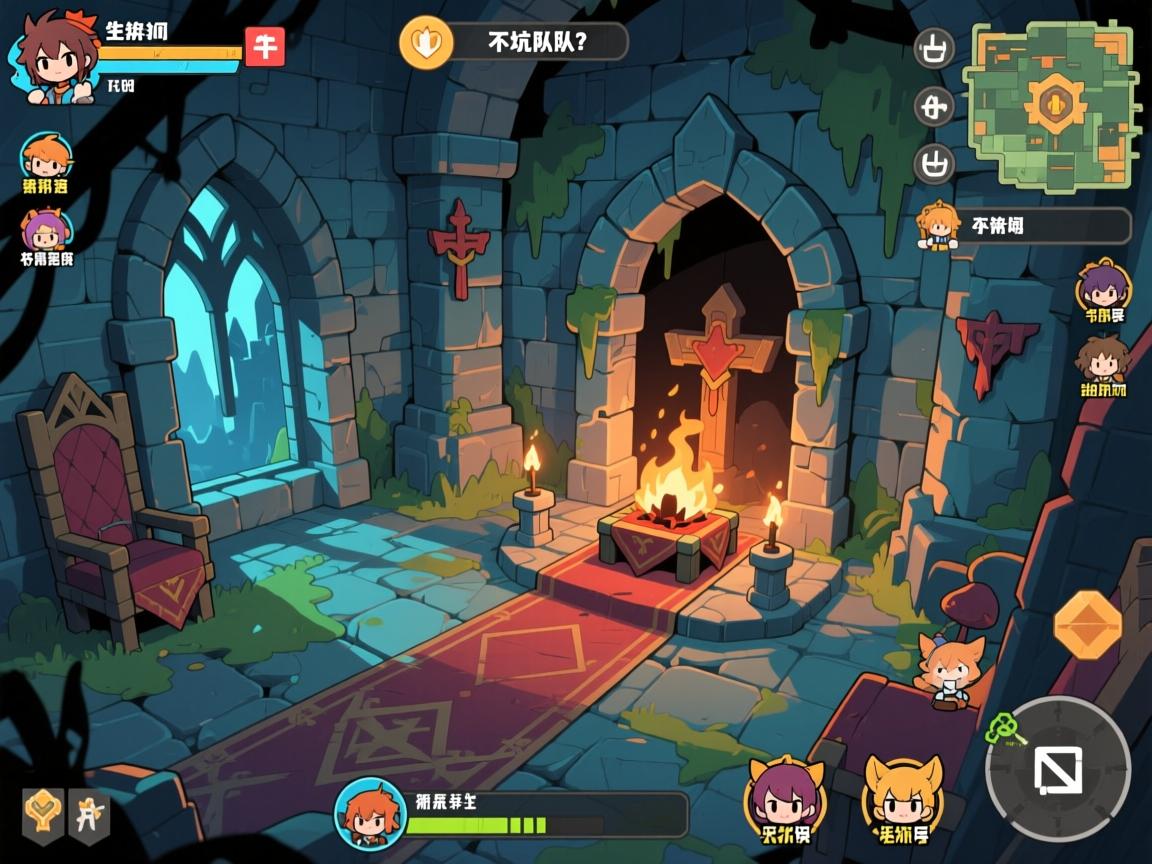Click the red button beside the health bar
Image resolution: width=1152 pixels, height=864 pixels.
coord(265,46)
